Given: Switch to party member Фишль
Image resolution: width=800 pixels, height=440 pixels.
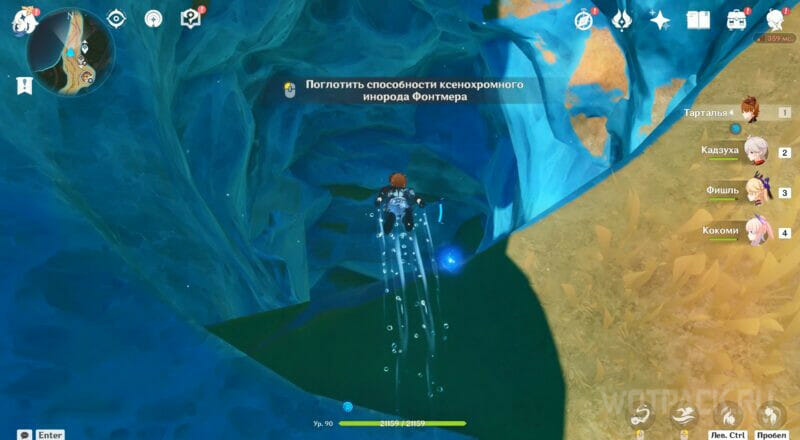Looking at the screenshot, I should tap(756, 191).
